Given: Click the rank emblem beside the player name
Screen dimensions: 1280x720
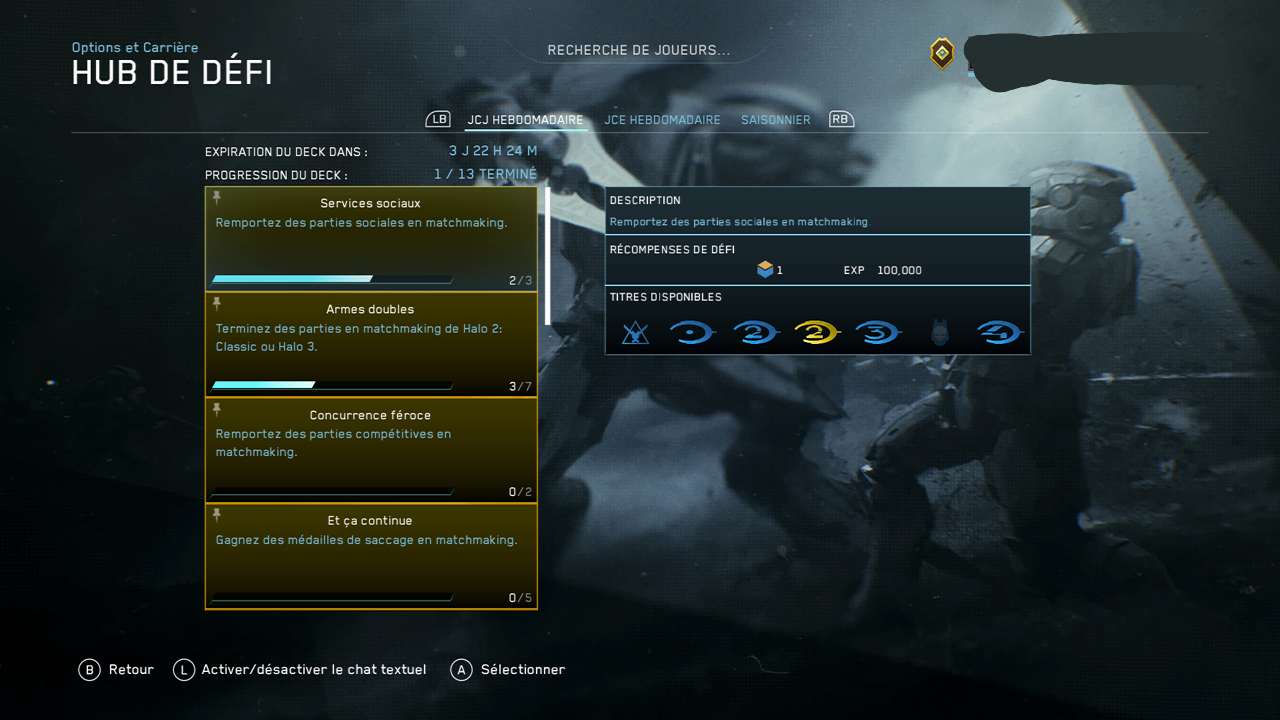Looking at the screenshot, I should click(x=942, y=53).
